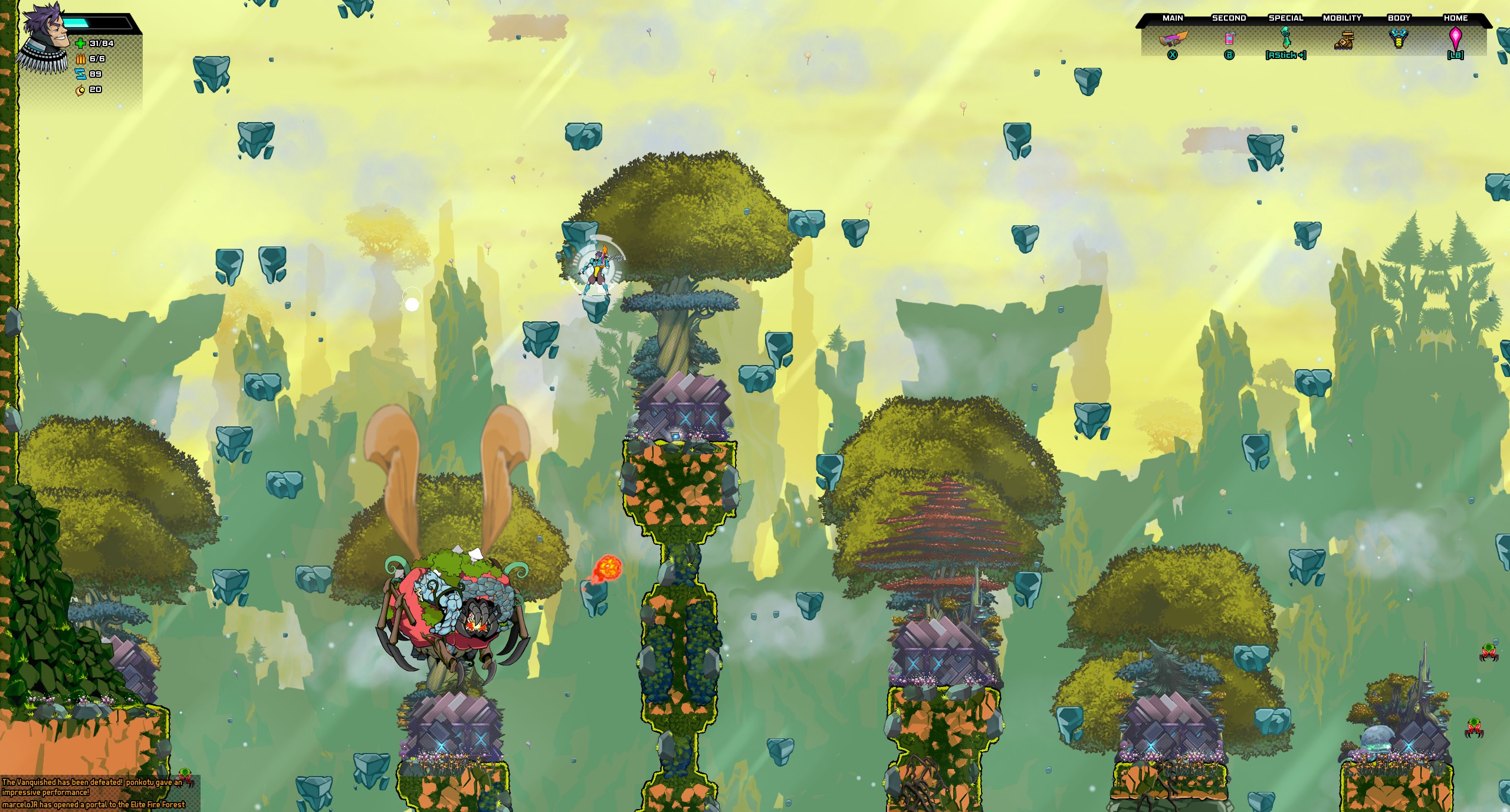Click the gold currency coin icon

(81, 90)
